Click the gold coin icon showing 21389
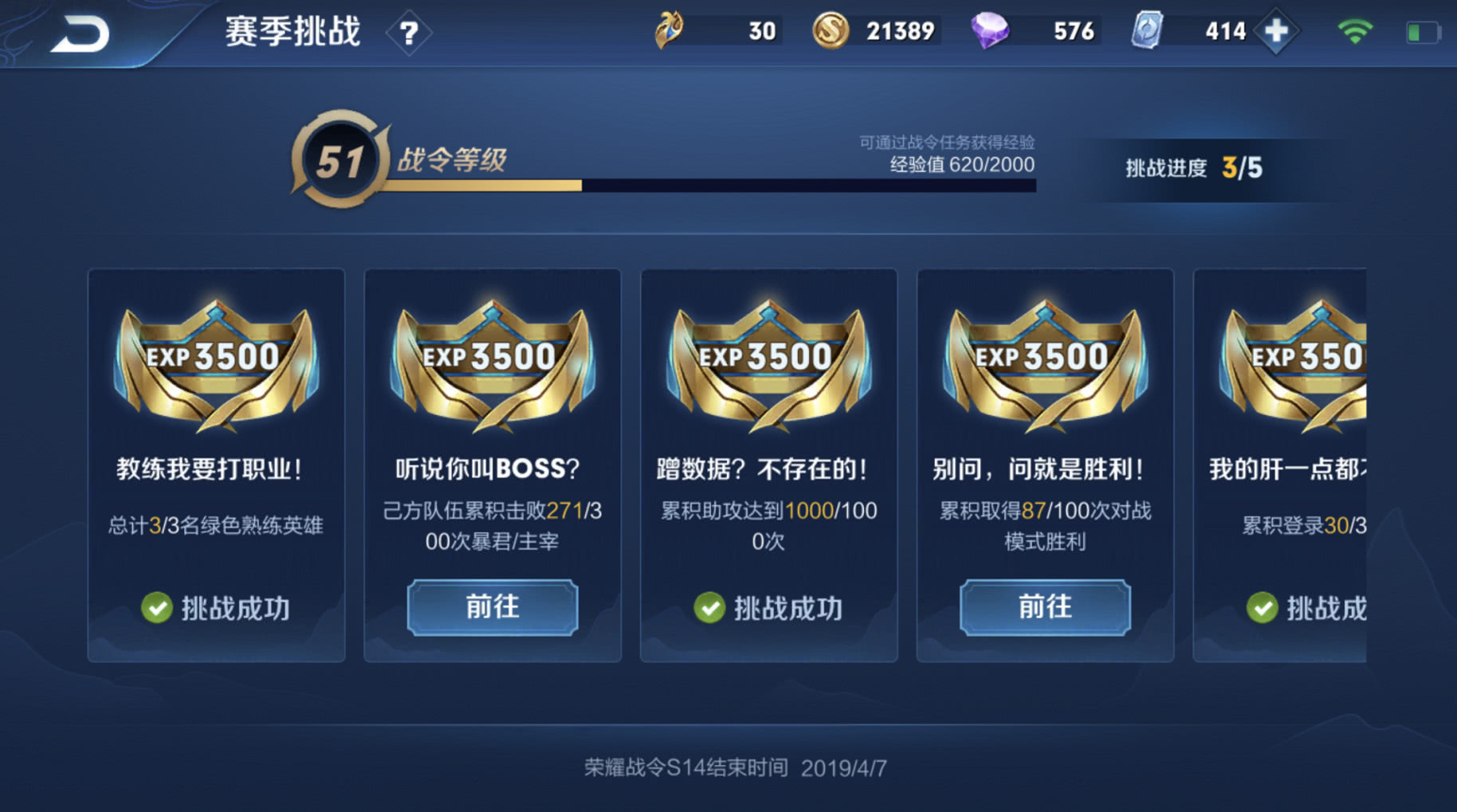Viewport: 1457px width, 812px height. (x=829, y=30)
